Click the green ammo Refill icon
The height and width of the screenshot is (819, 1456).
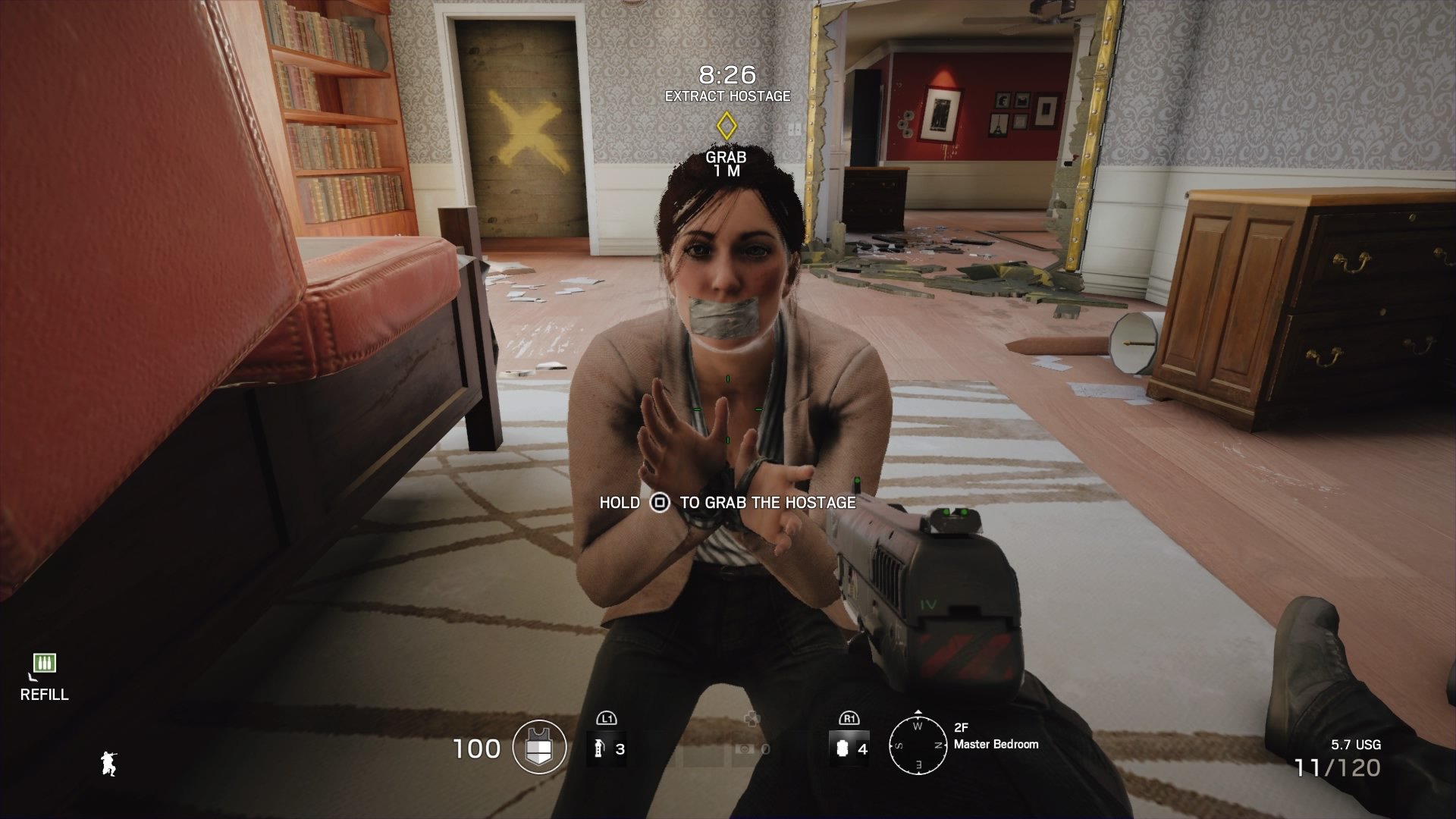click(x=44, y=664)
